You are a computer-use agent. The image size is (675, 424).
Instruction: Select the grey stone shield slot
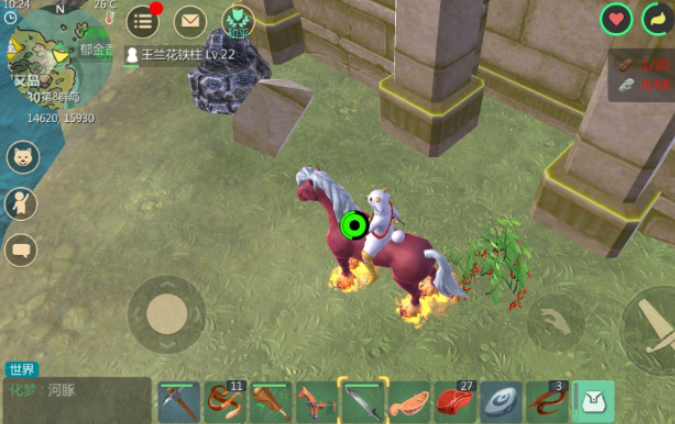500,401
